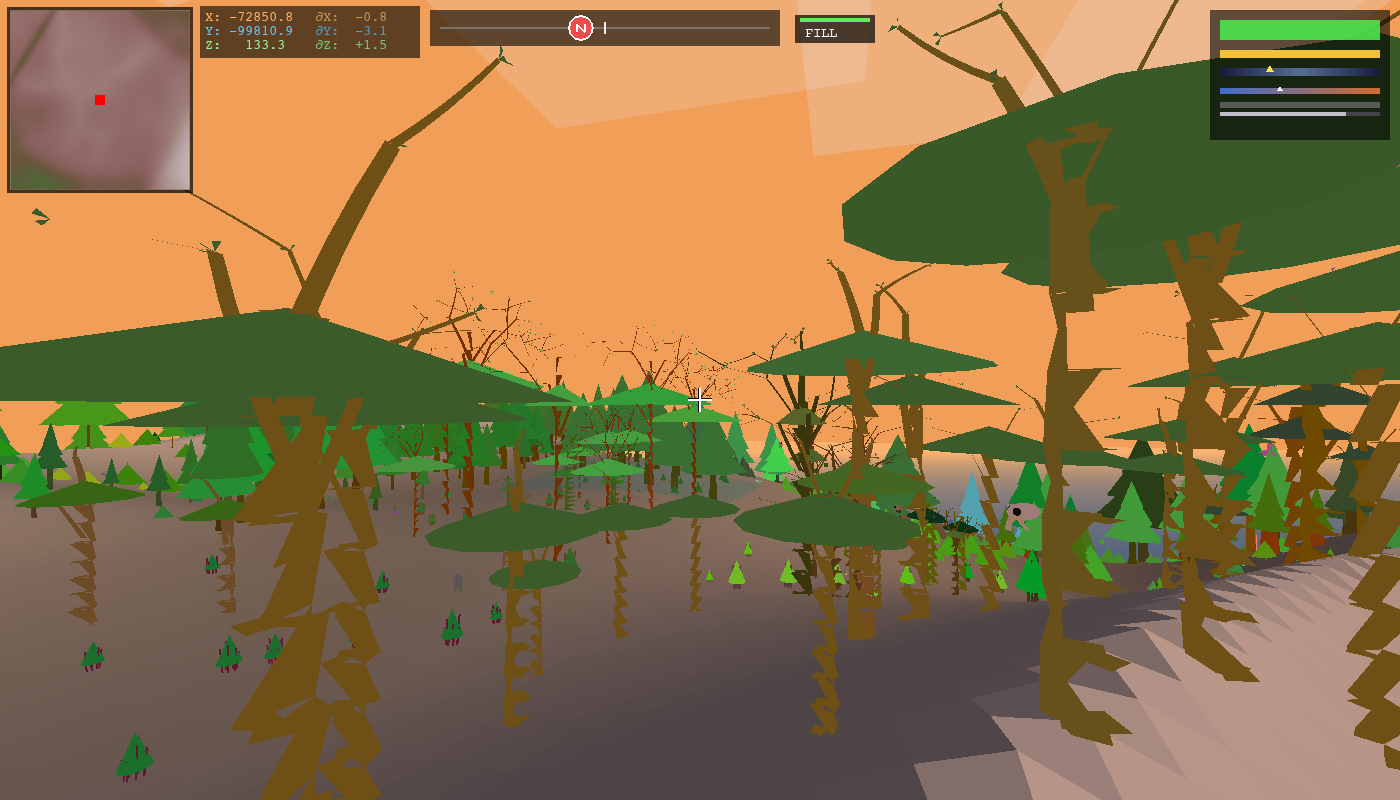Select the green color bar in the panel
1400x800 pixels.
1298,30
